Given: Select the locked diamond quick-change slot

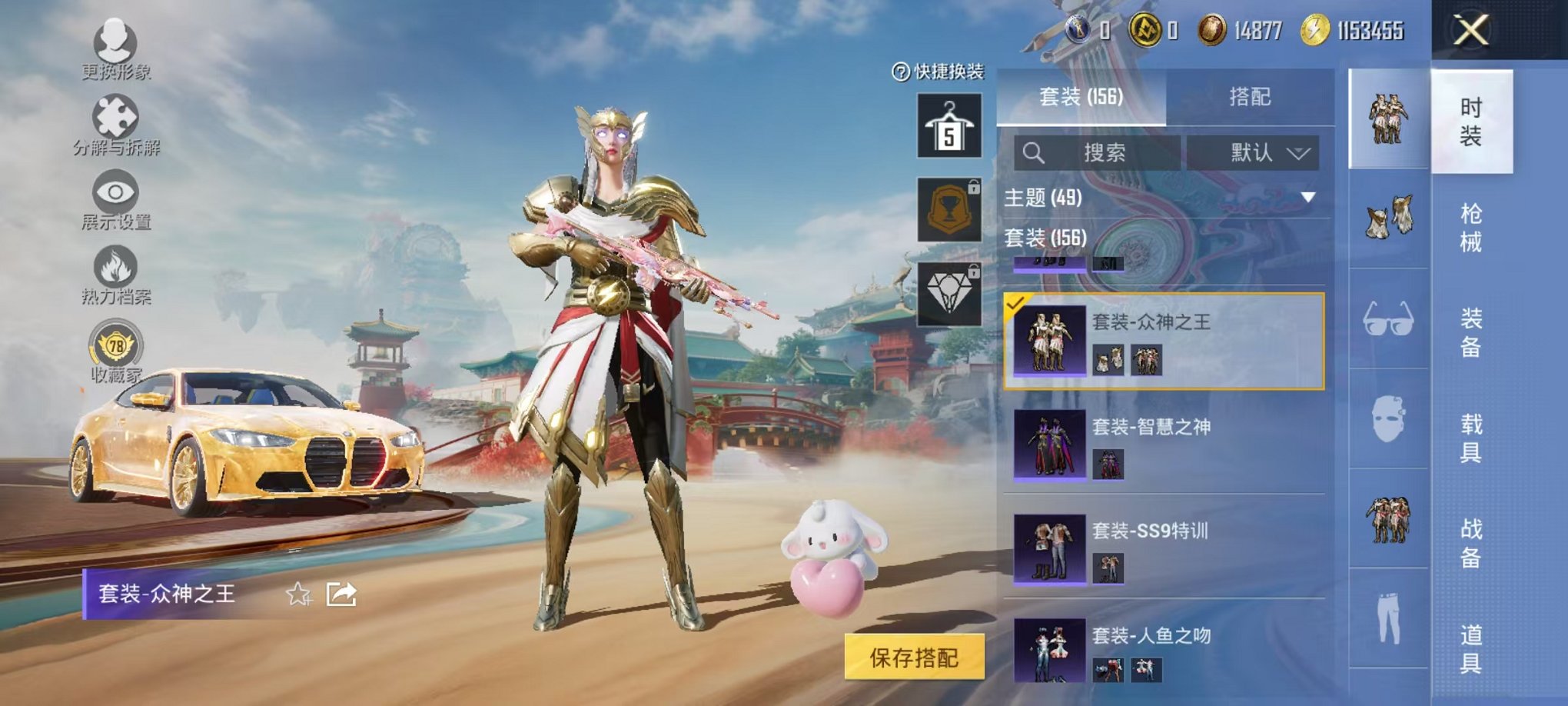Looking at the screenshot, I should pyautogui.click(x=951, y=283).
